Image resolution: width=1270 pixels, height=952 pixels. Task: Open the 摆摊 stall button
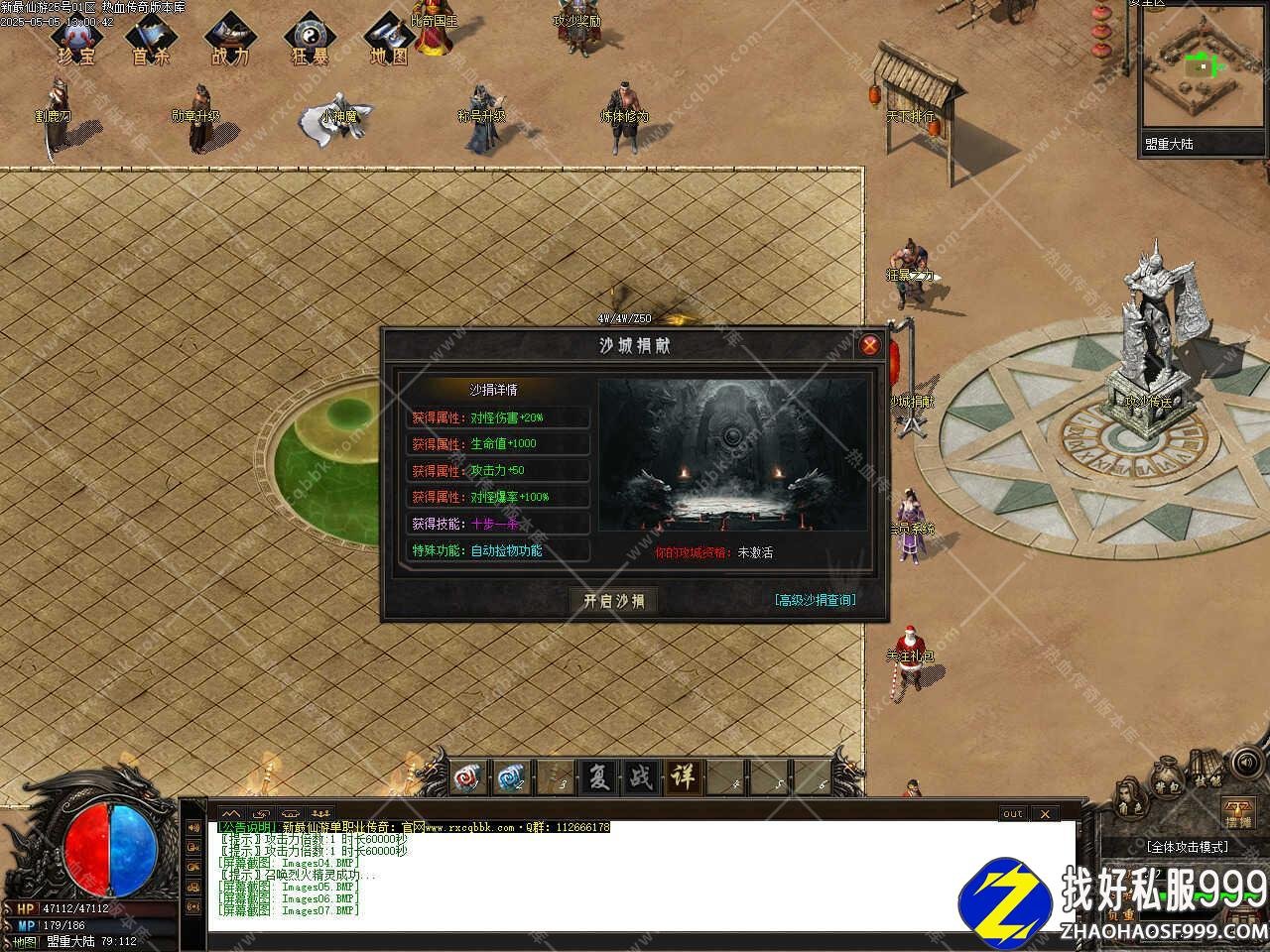[x=1237, y=813]
